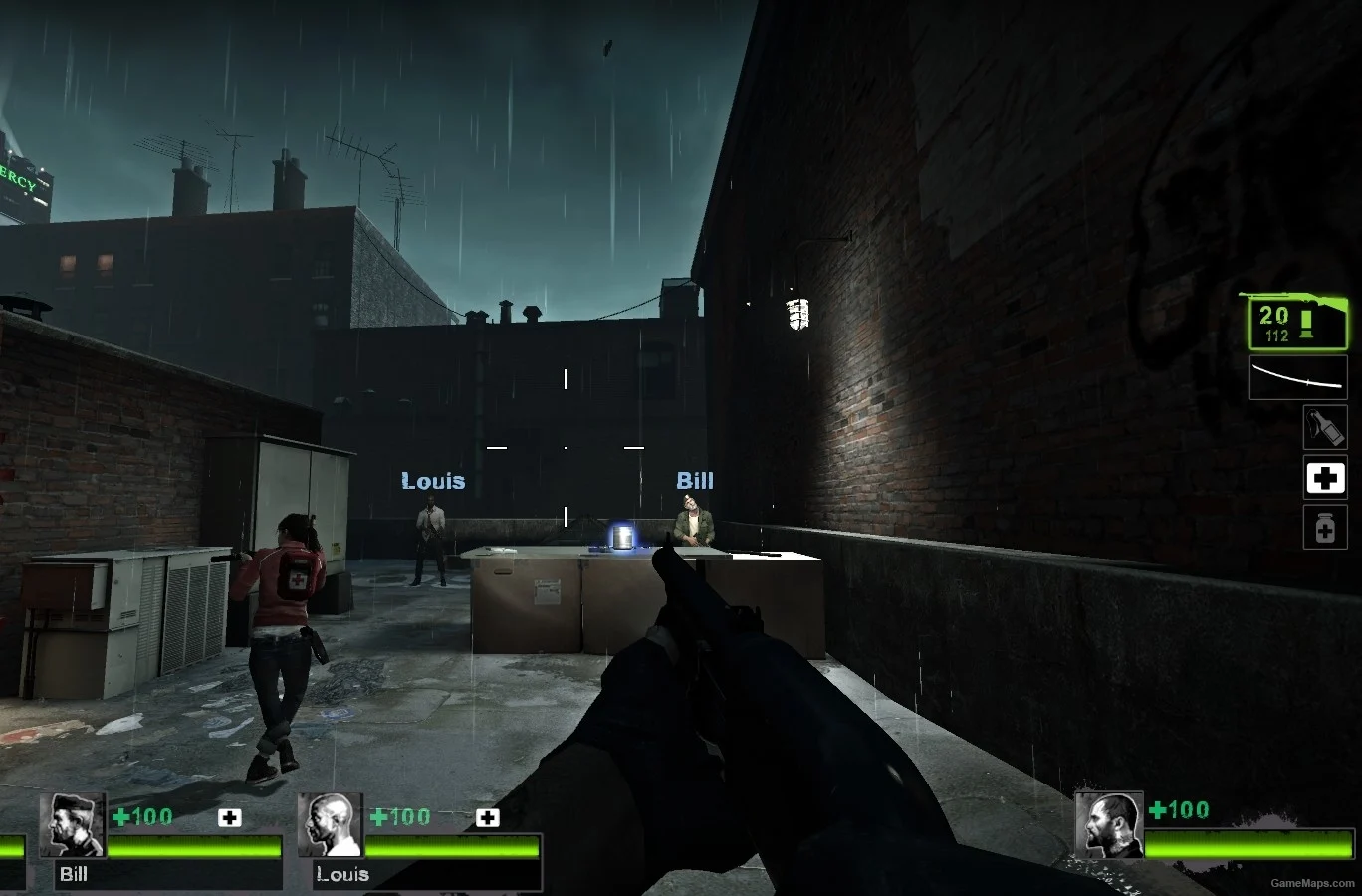This screenshot has height=896, width=1362.
Task: Select the primary shotgun weapon slot
Action: [x=1297, y=322]
